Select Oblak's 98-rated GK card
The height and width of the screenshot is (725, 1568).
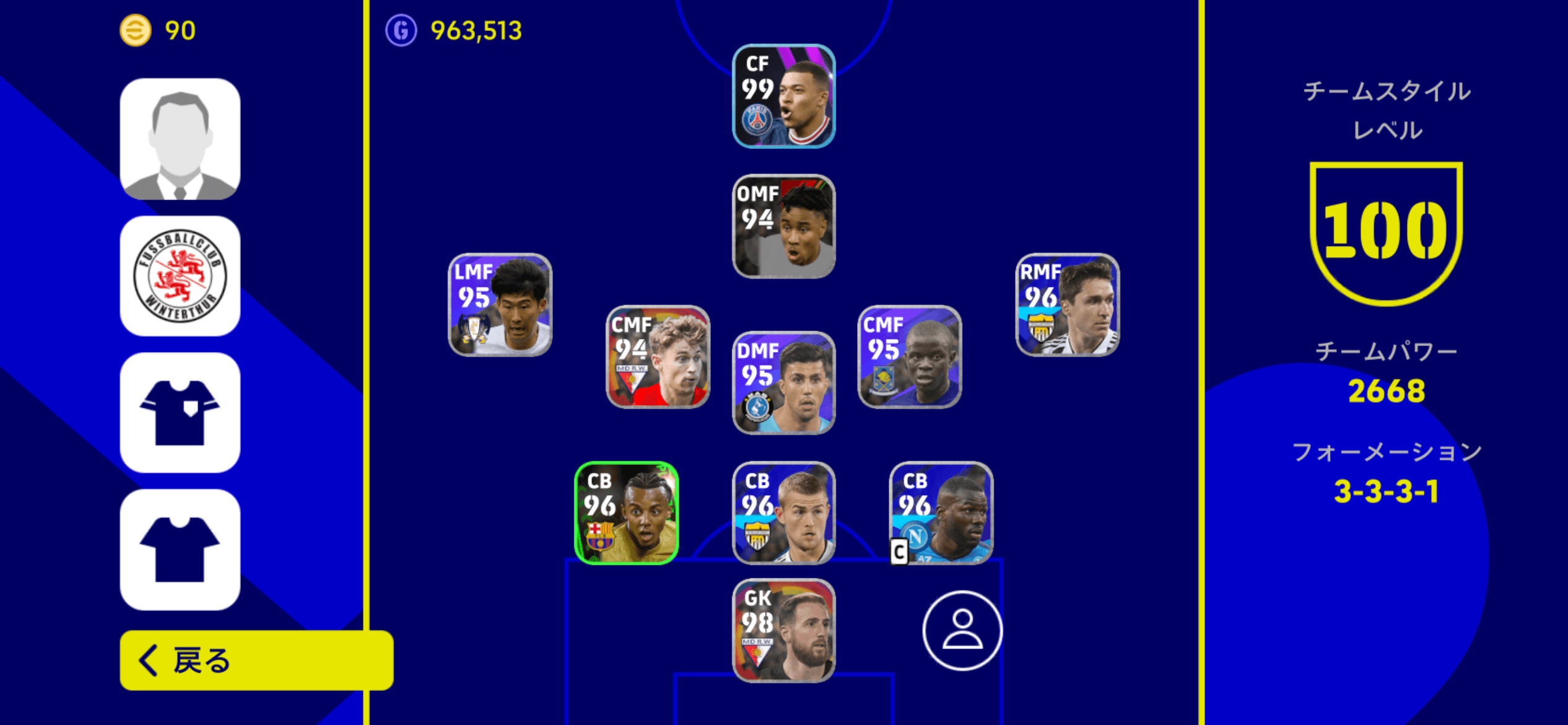tap(783, 632)
